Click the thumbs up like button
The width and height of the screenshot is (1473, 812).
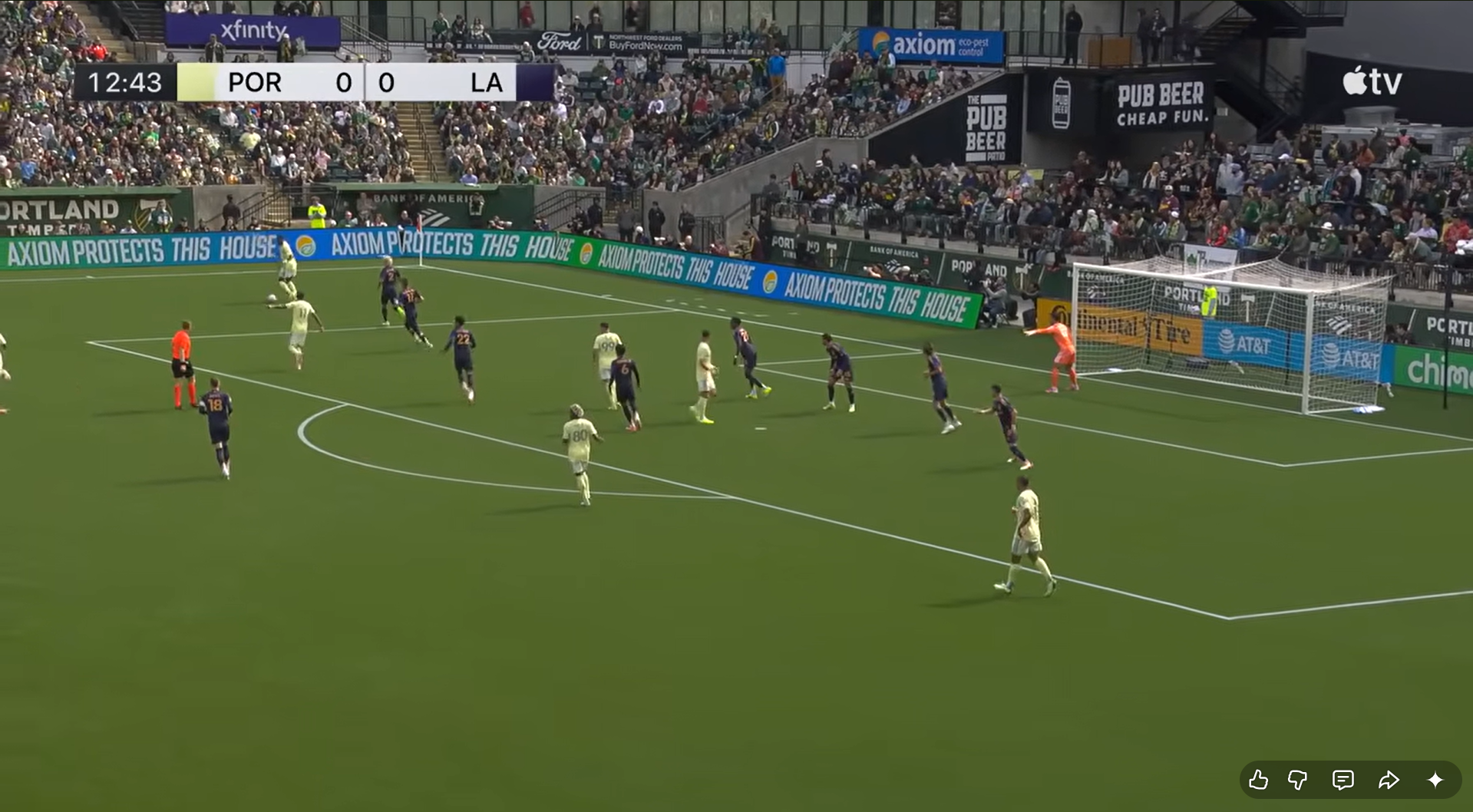tap(1258, 781)
